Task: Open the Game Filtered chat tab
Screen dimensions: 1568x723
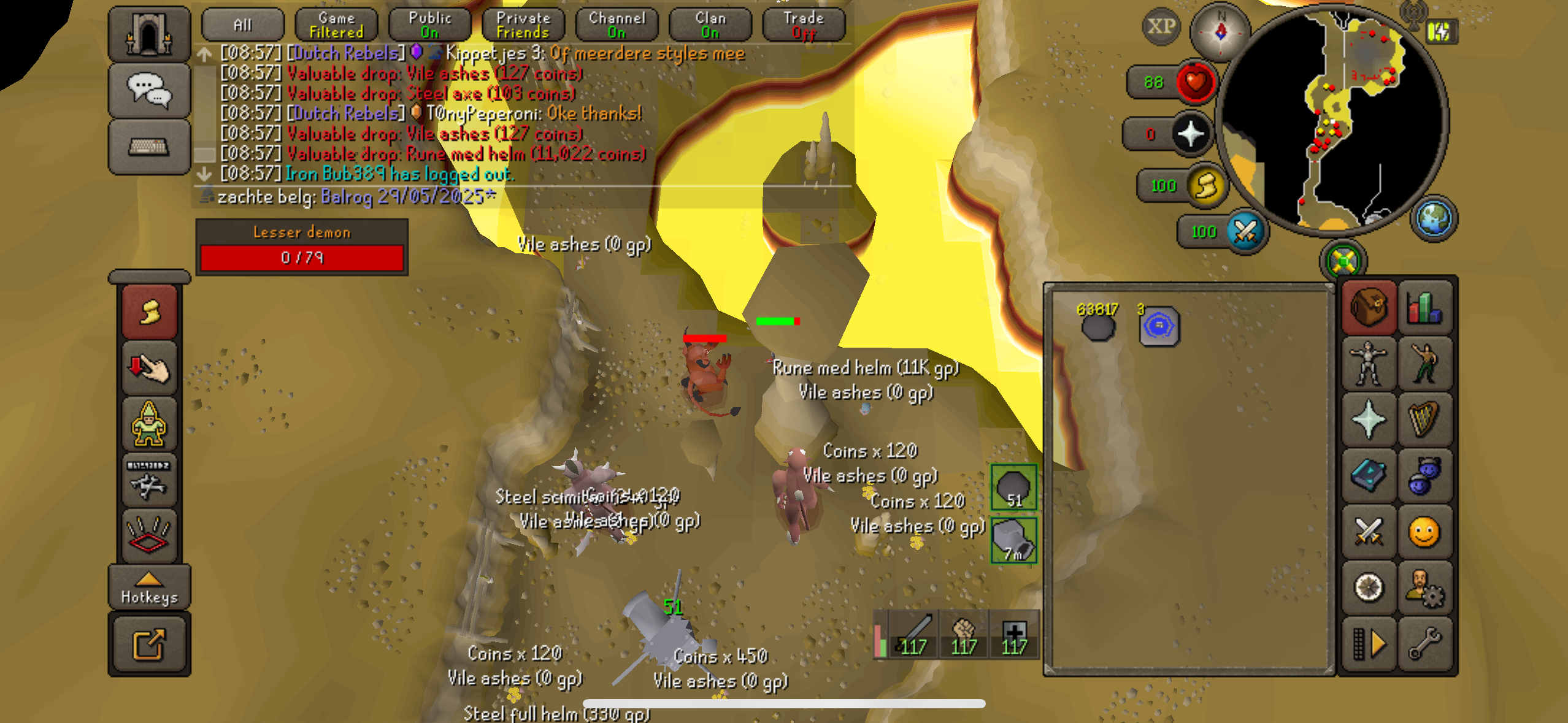Action: click(336, 25)
